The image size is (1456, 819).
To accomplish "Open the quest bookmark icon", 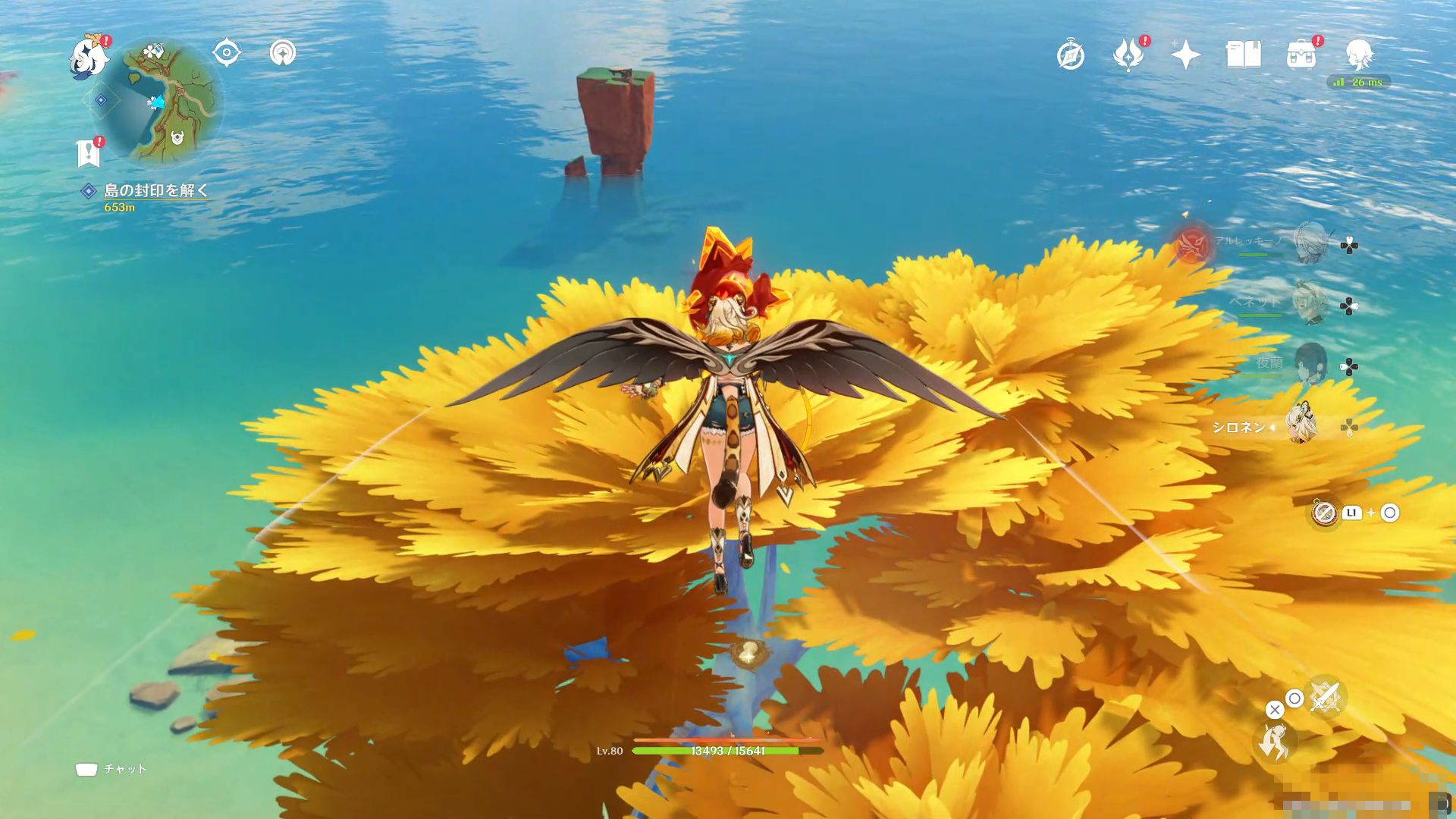I will [89, 153].
